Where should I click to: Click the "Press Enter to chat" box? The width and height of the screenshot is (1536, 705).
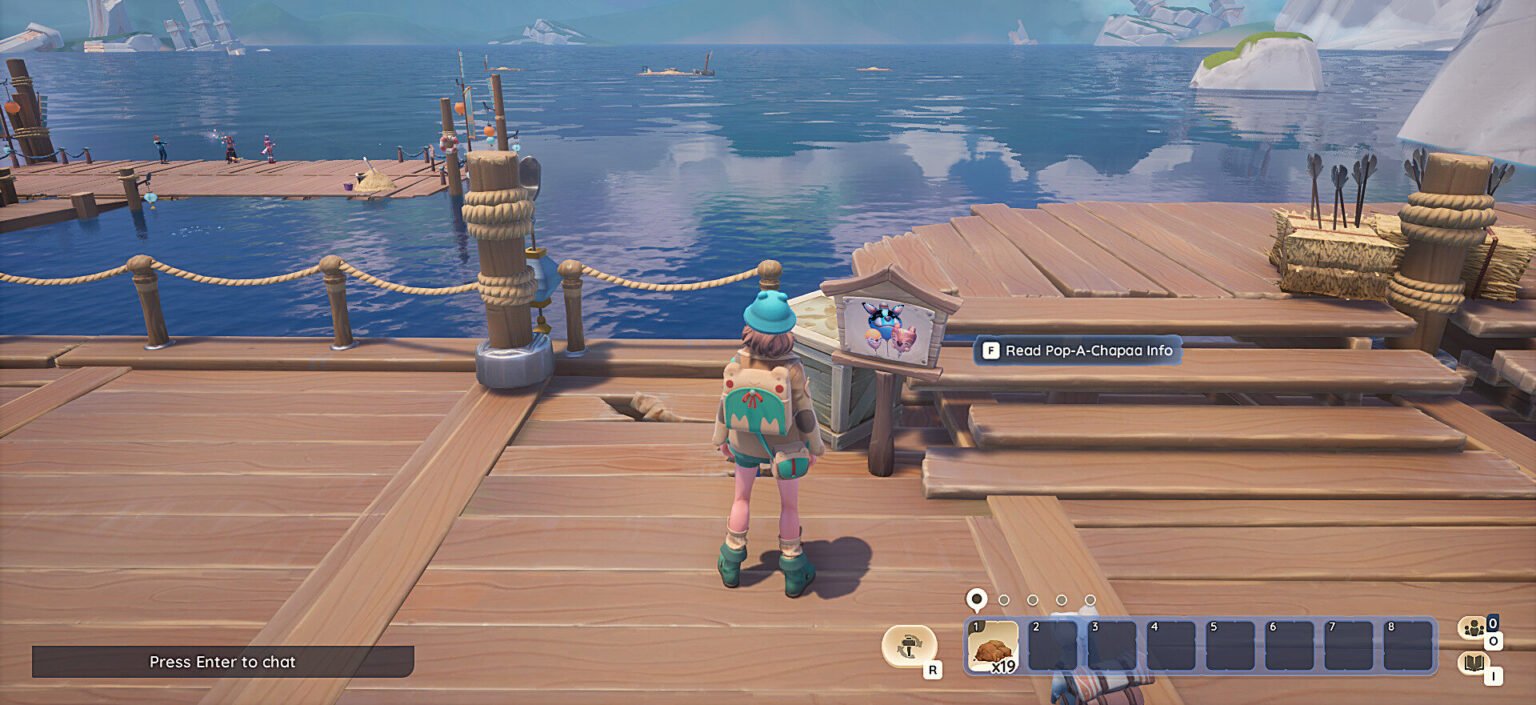tap(223, 662)
